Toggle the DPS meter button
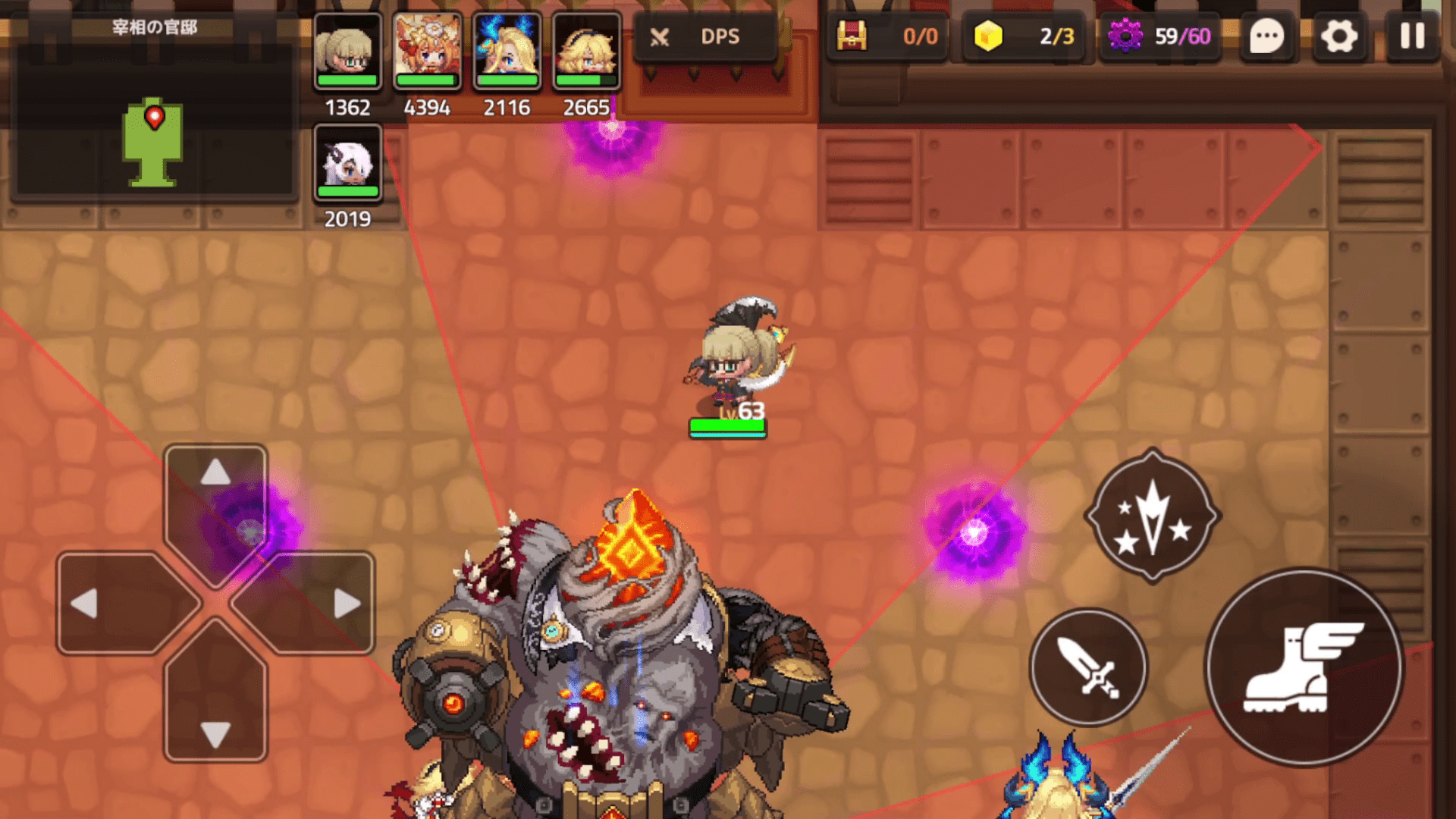1456x819 pixels. pyautogui.click(x=704, y=36)
